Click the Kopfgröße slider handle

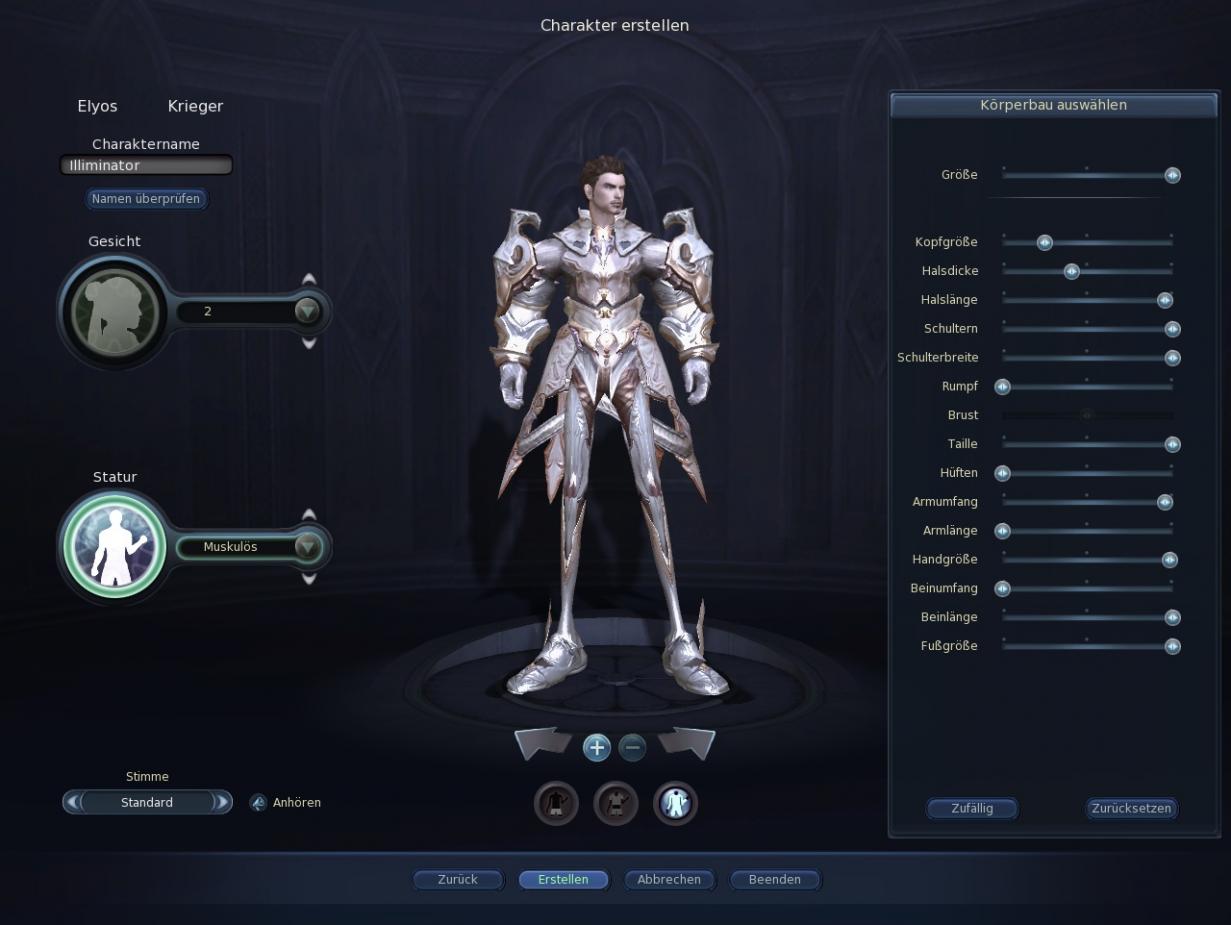pos(1045,242)
